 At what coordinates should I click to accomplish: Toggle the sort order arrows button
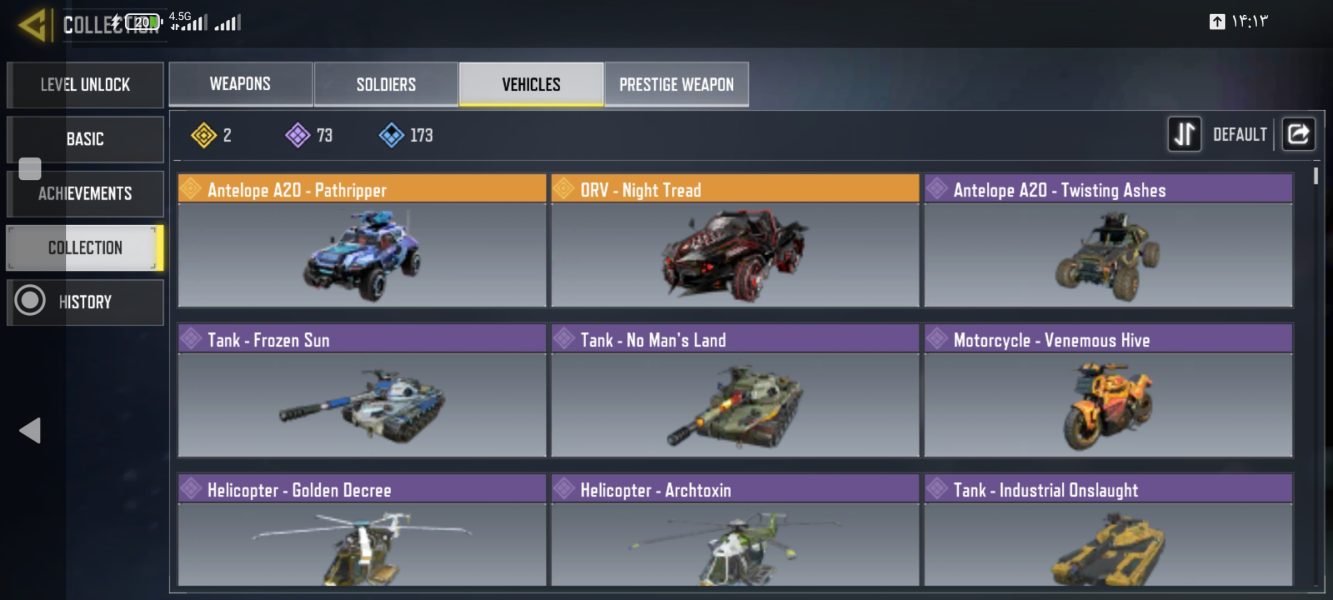click(1185, 134)
